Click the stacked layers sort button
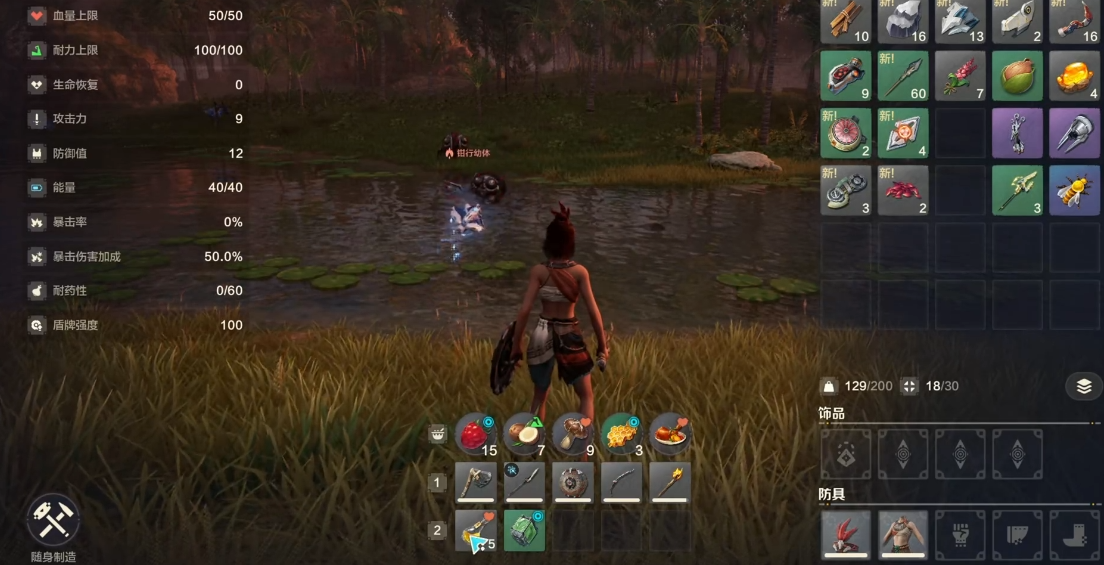This screenshot has width=1104, height=565. 1084,386
